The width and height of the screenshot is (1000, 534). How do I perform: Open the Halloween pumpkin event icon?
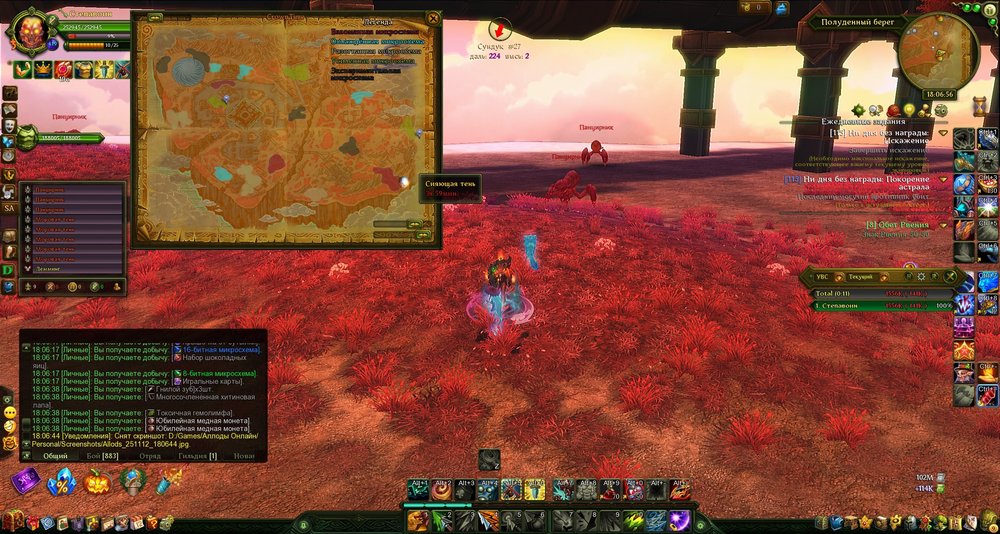98,482
